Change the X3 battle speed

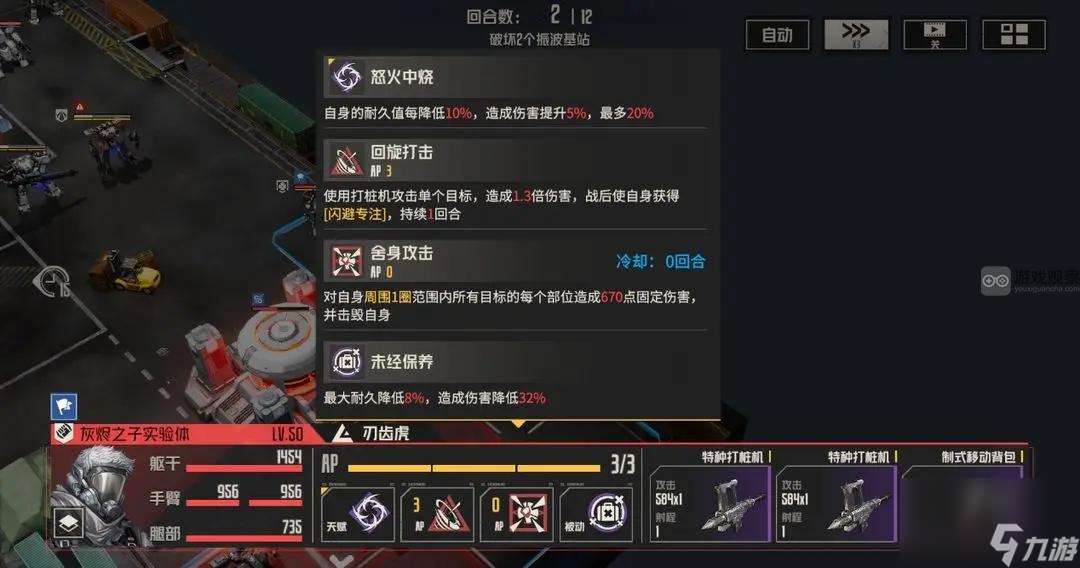[x=855, y=35]
